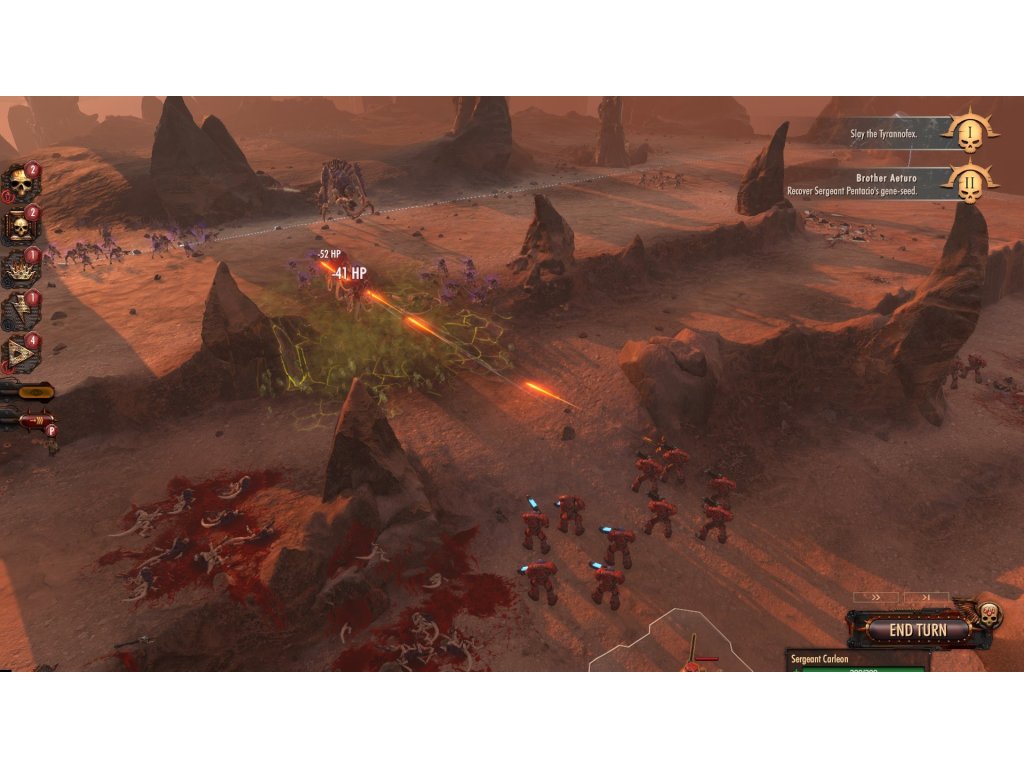Activate the golden skull ability icon
This screenshot has width=1024, height=768.
[18, 183]
